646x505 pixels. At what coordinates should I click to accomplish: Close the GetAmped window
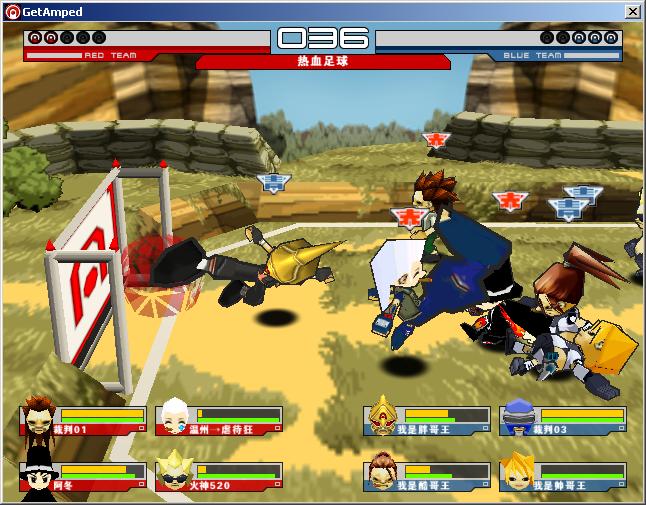[633, 12]
